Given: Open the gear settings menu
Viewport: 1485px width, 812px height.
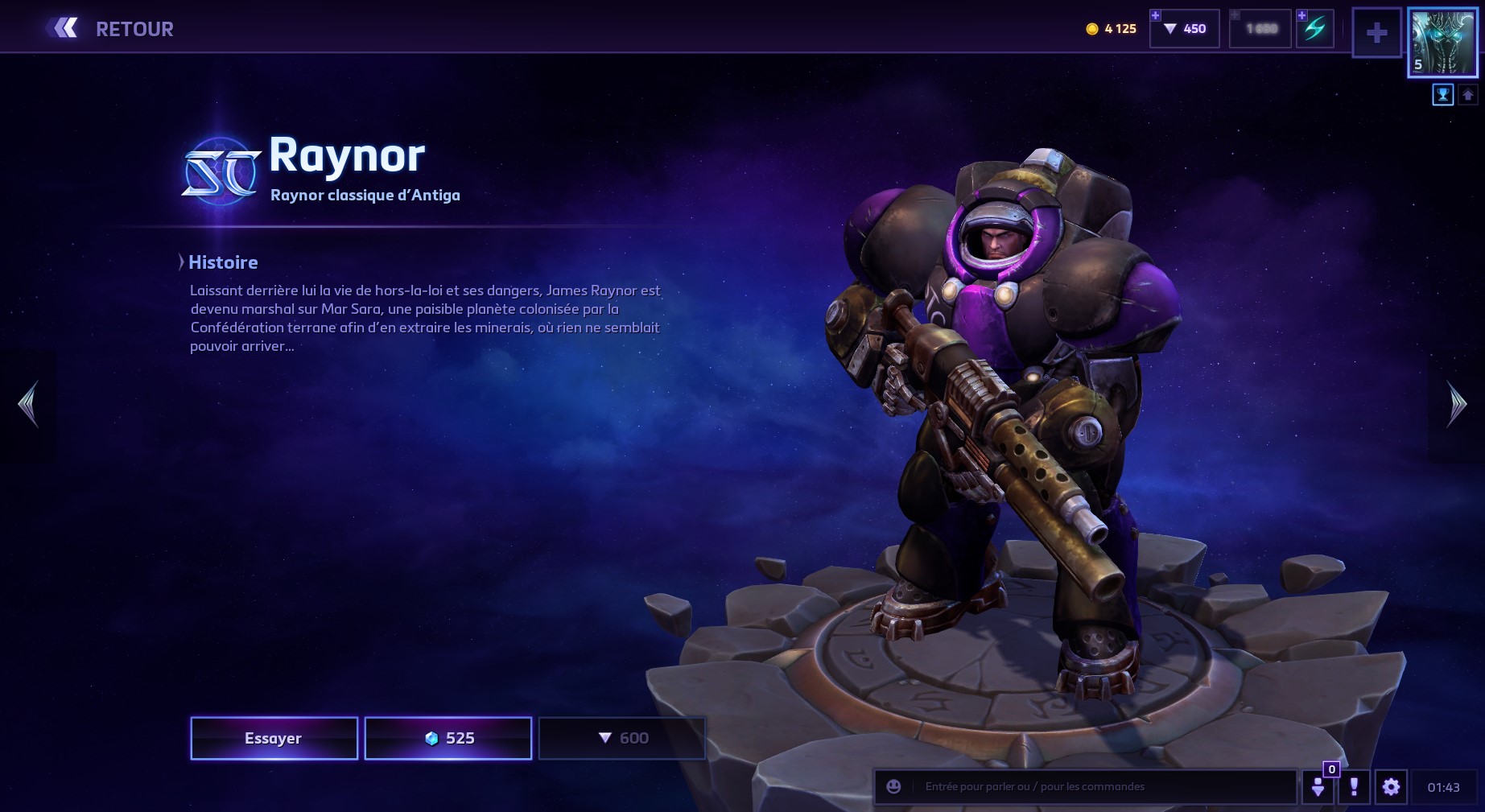Looking at the screenshot, I should (x=1391, y=787).
